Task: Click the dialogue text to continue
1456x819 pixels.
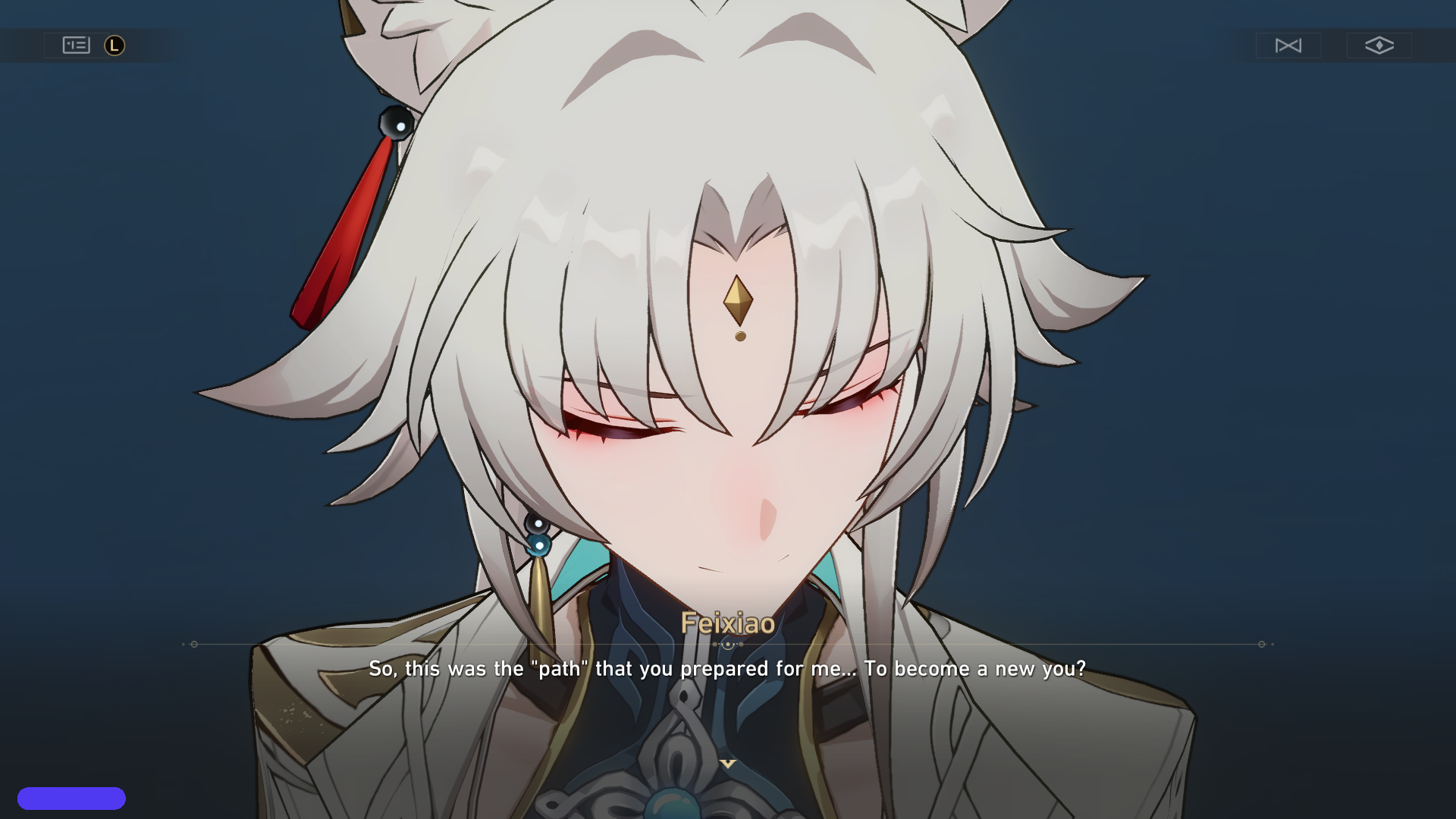Action: (728, 669)
